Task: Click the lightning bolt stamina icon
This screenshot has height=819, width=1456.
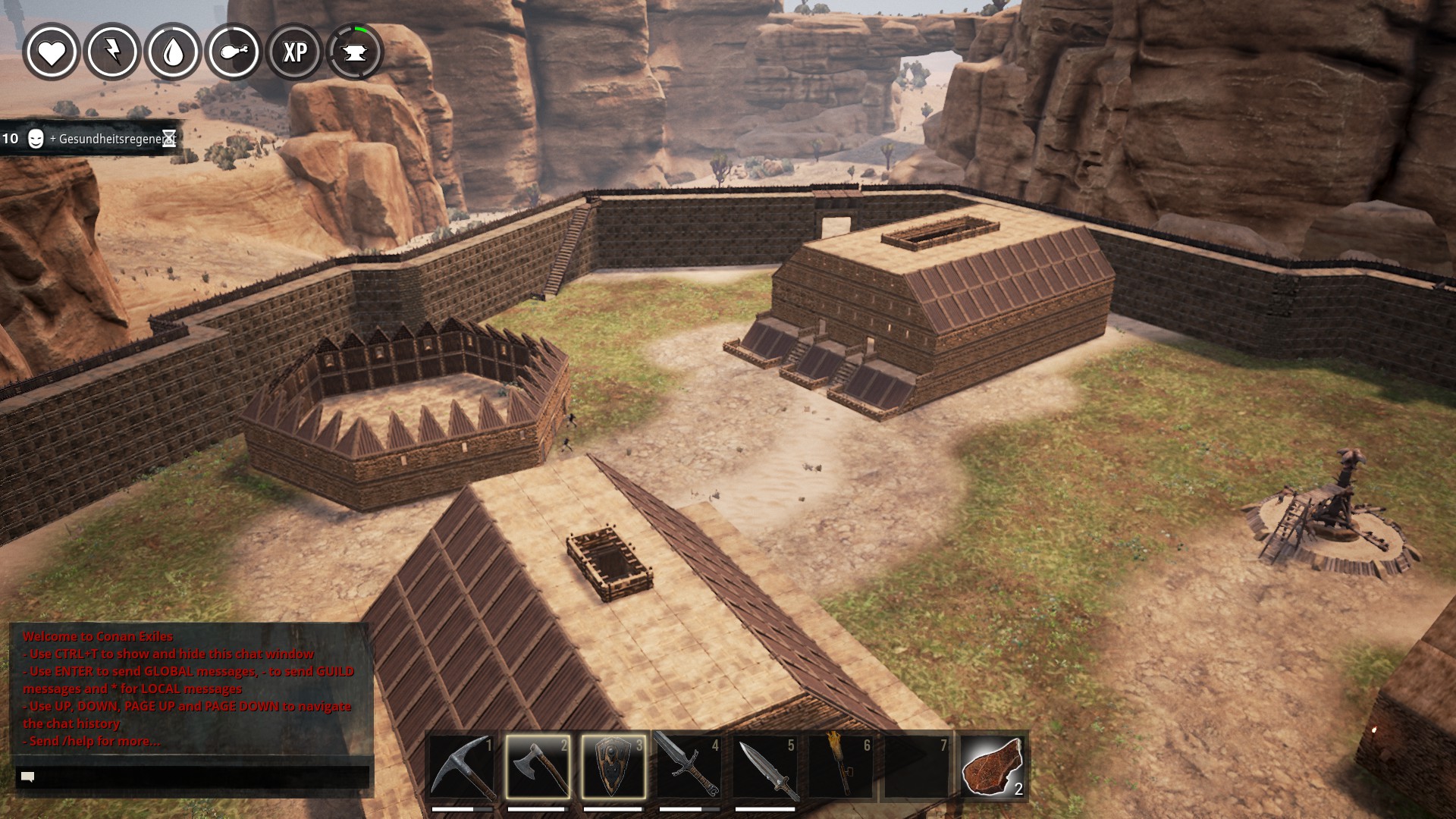Action: [112, 52]
